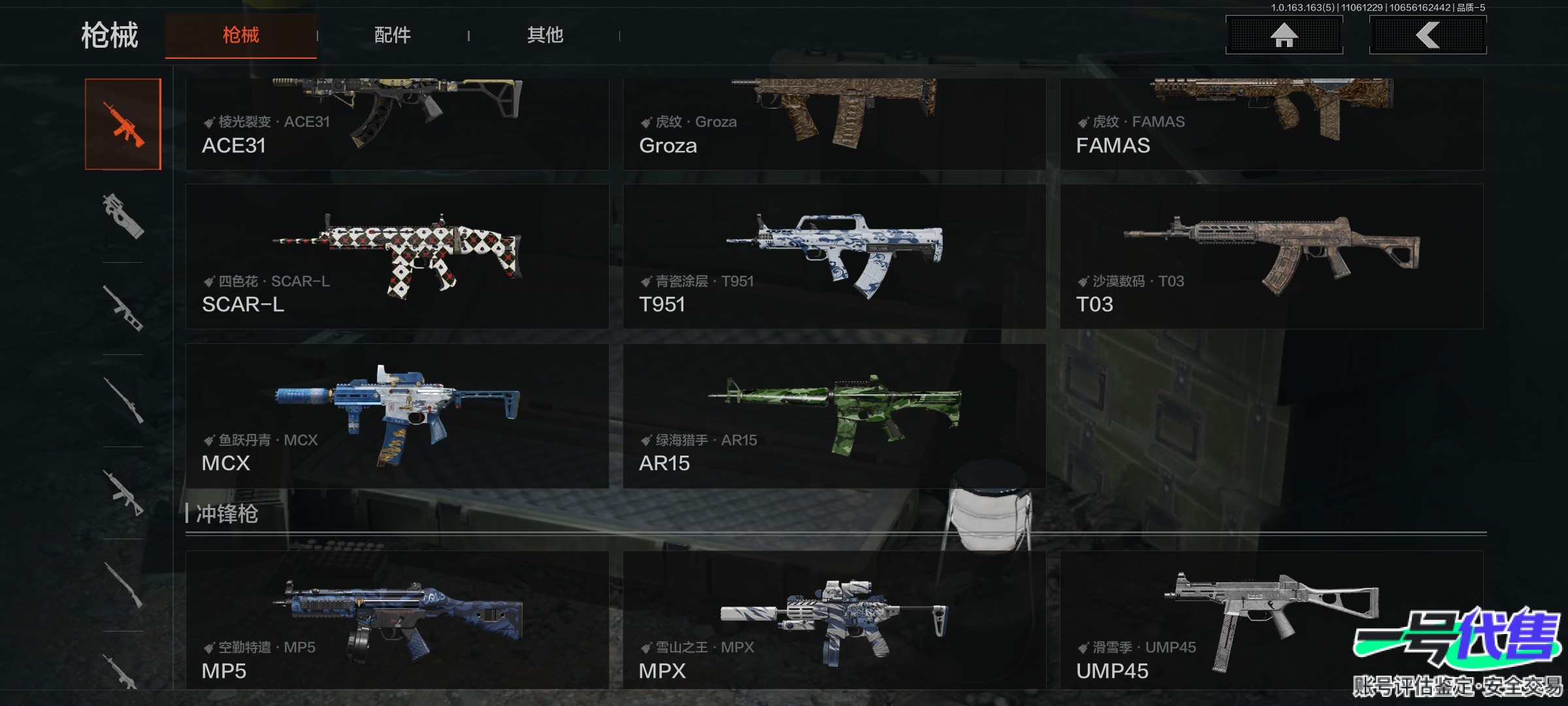Choose the Groza tiger-stripe card
The image size is (1568, 706).
pos(834,124)
